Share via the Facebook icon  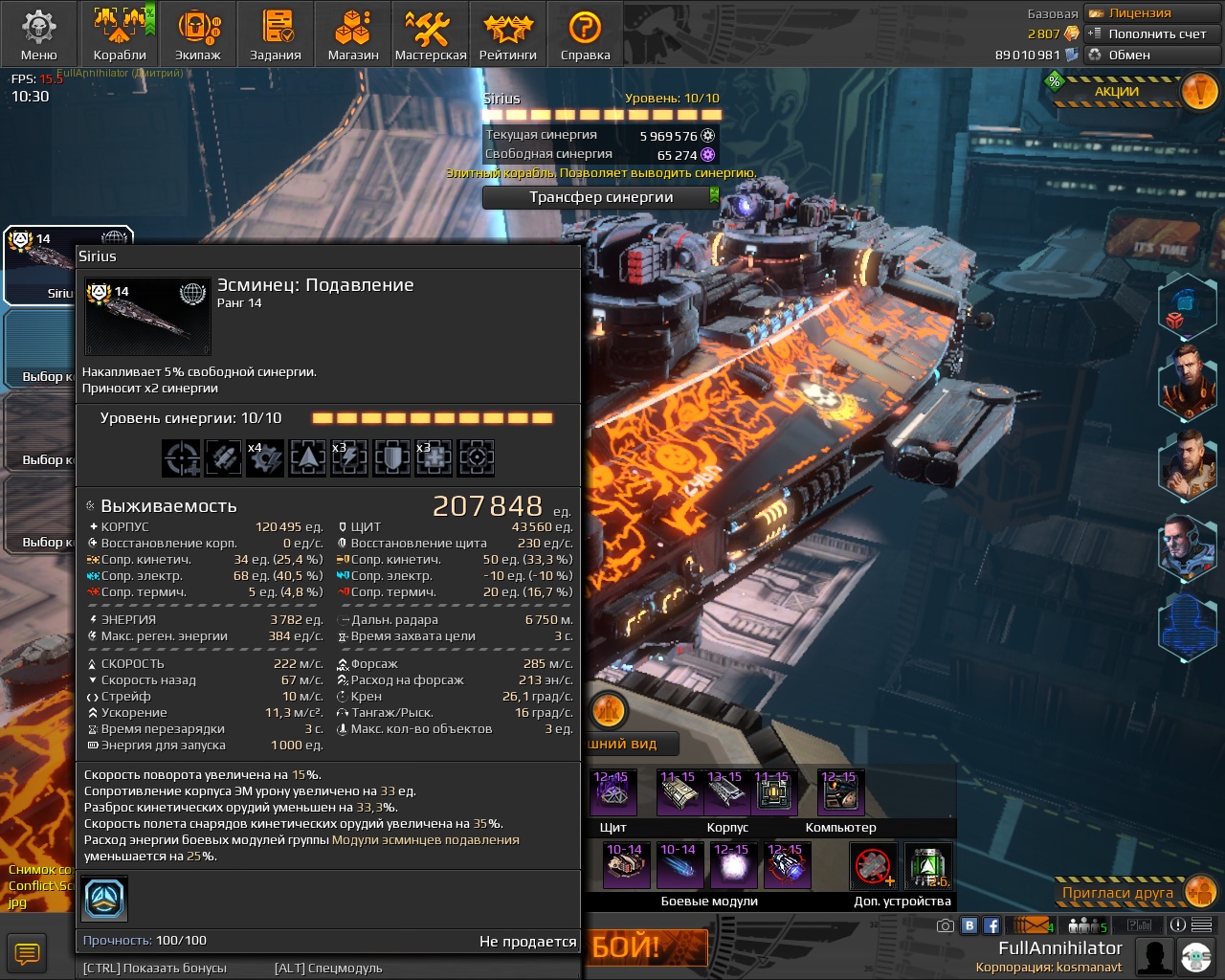991,925
